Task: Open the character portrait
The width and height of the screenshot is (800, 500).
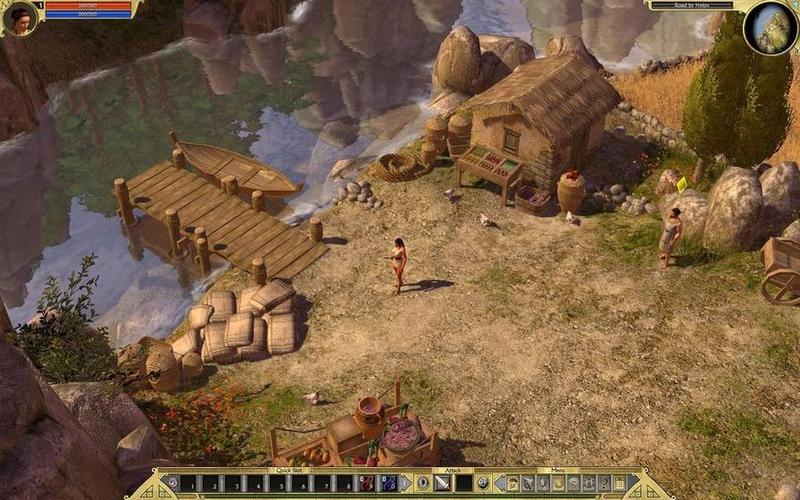Action: [20, 17]
